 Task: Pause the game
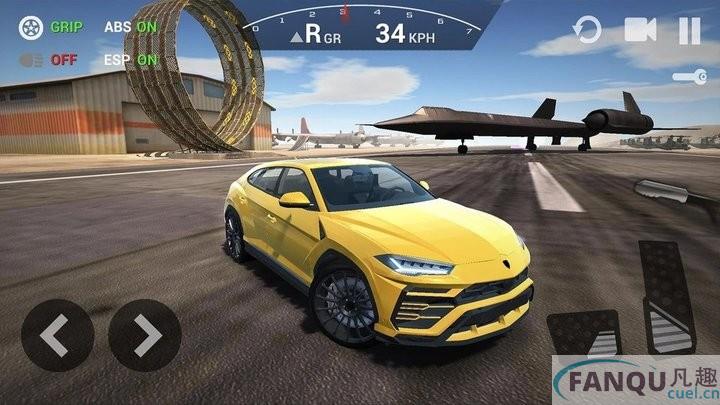(x=690, y=31)
